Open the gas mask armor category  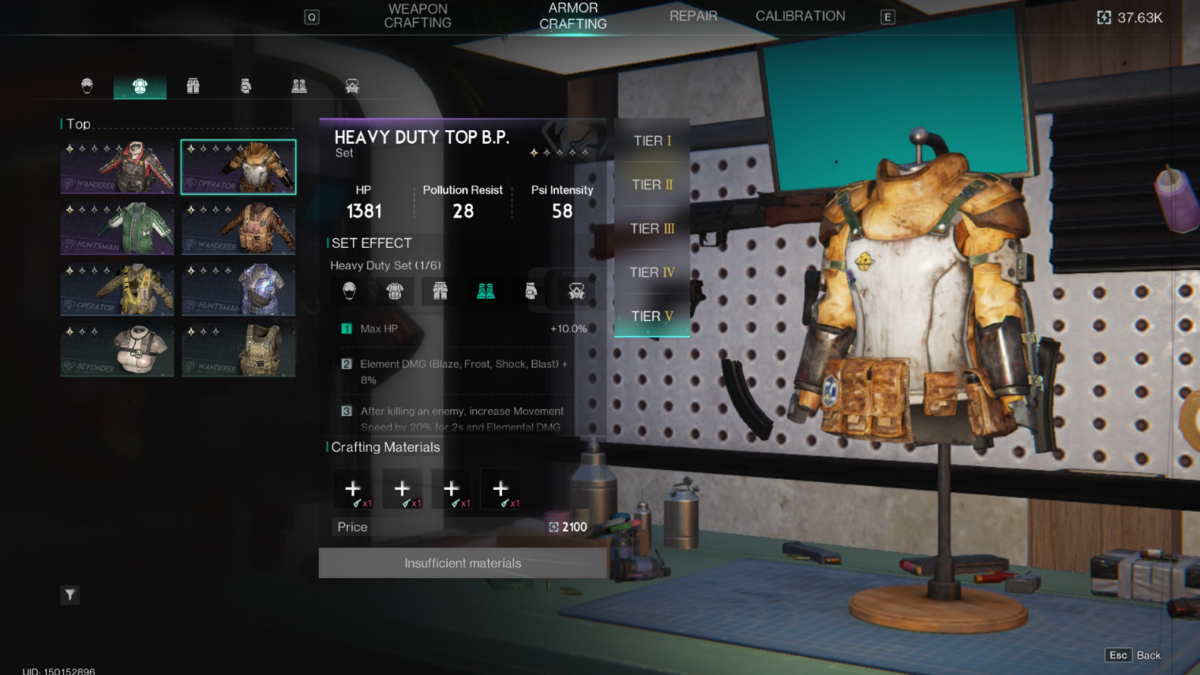pos(352,86)
